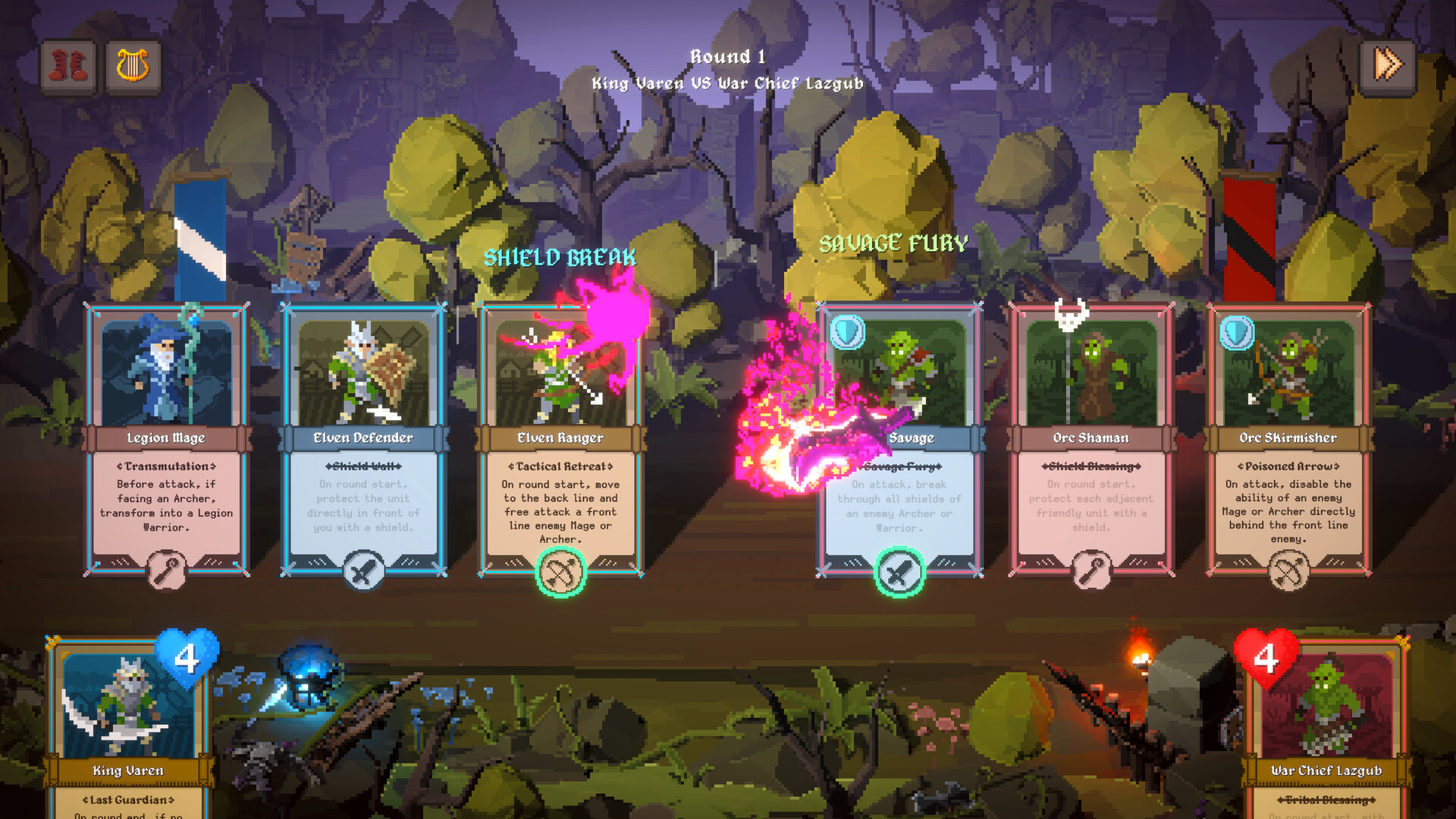Inspect the King Varen leader card
1456x819 pixels.
[x=128, y=728]
